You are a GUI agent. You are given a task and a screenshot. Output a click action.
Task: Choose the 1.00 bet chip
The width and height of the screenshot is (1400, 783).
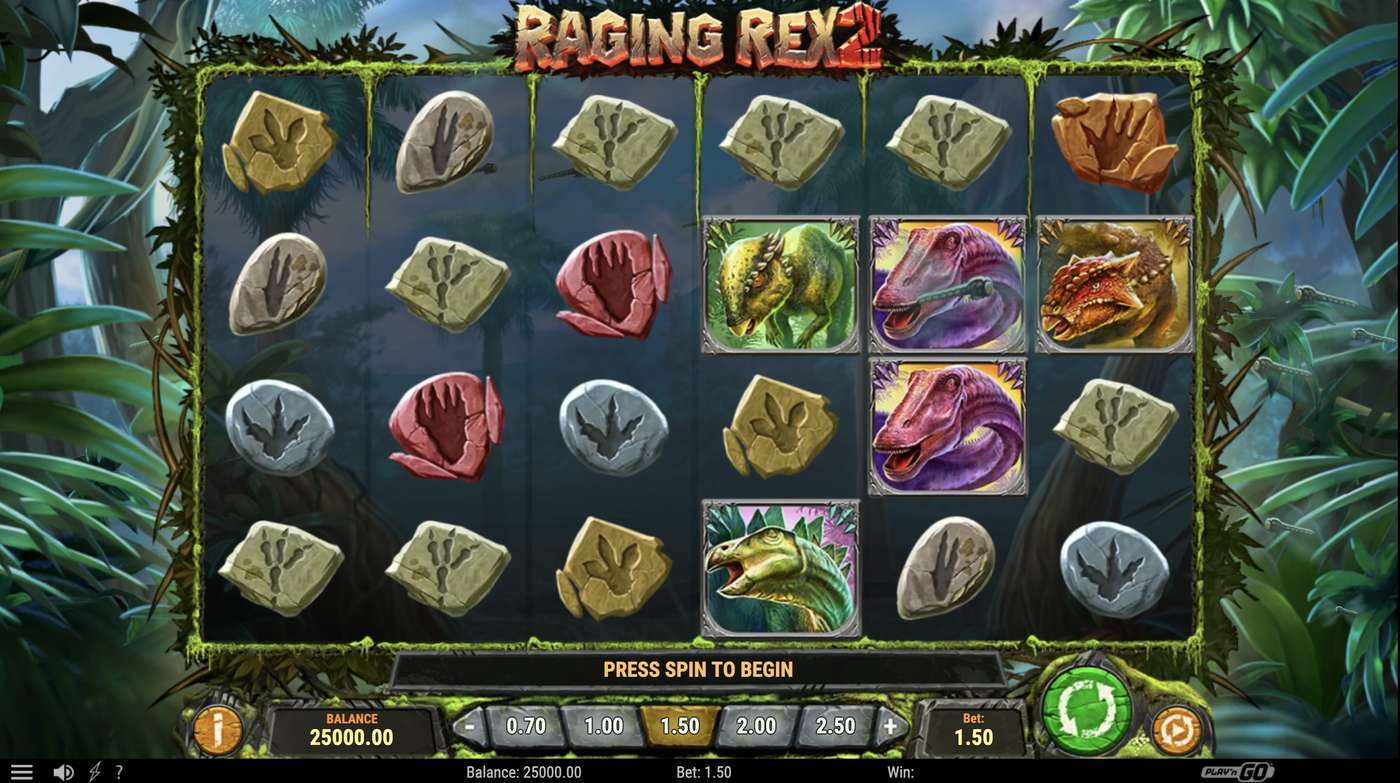click(601, 727)
